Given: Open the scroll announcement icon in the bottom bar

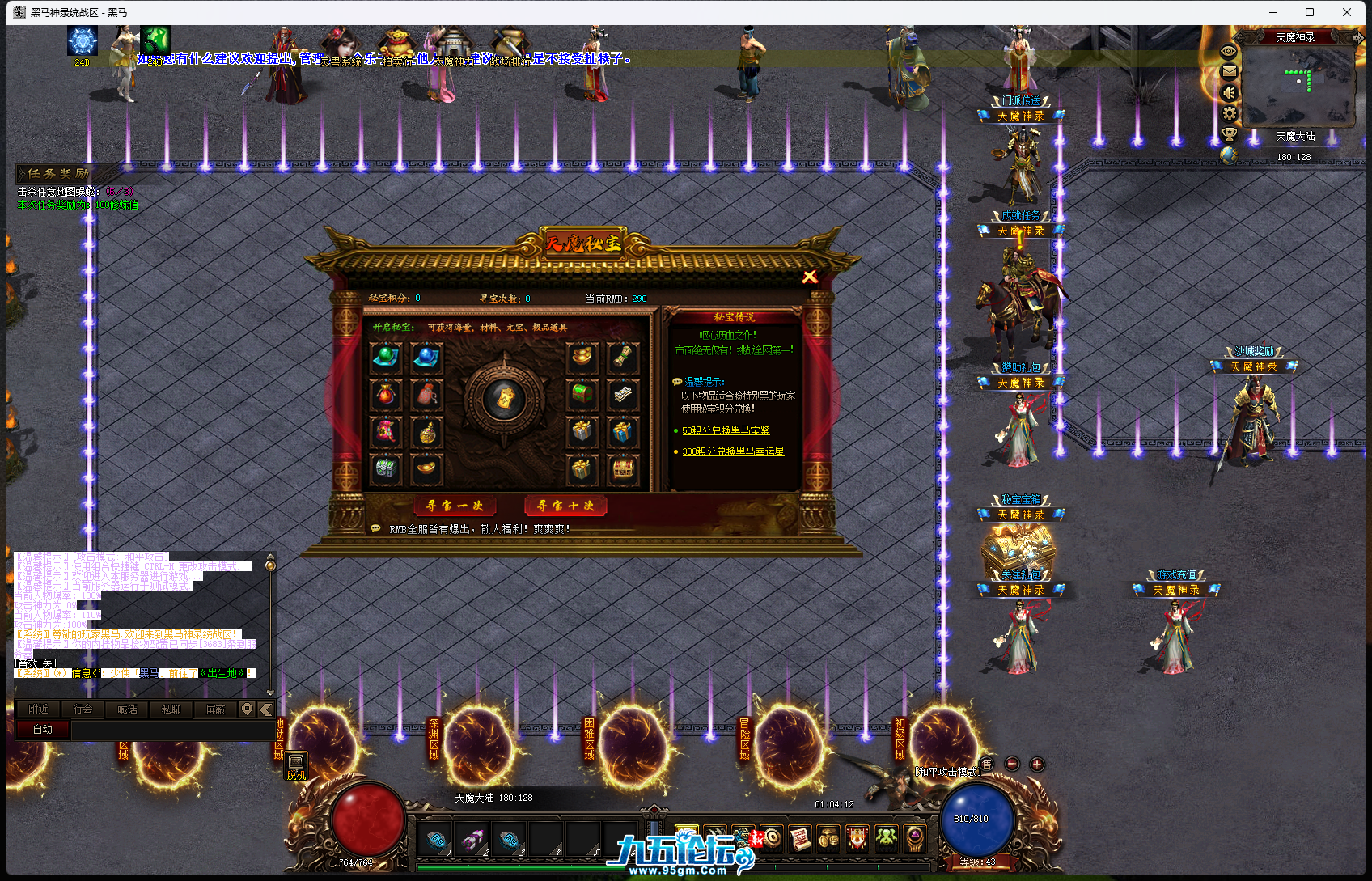Looking at the screenshot, I should 799,839.
